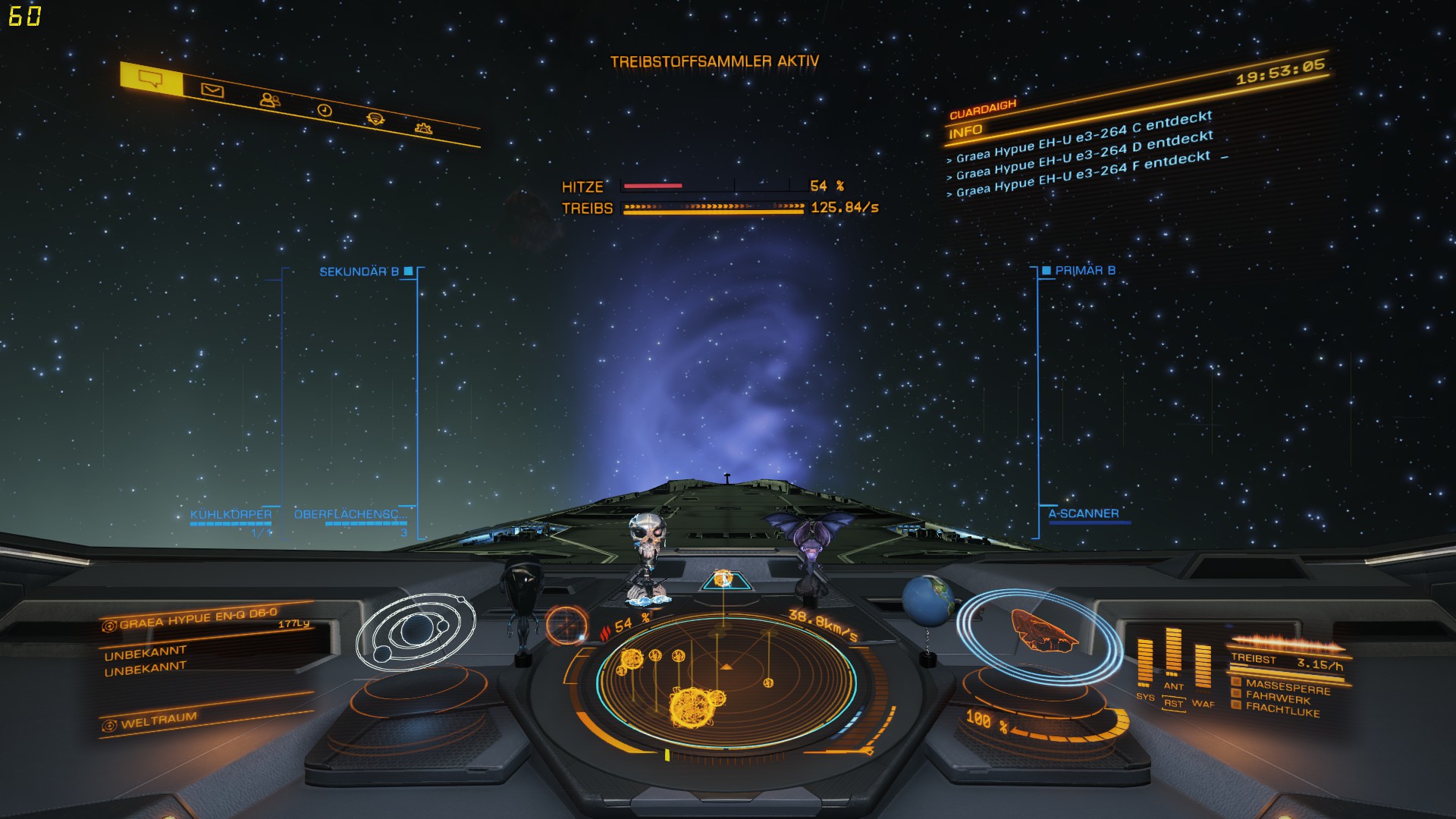
Task: Select the orbit-lines target hologram
Action: [x=415, y=632]
